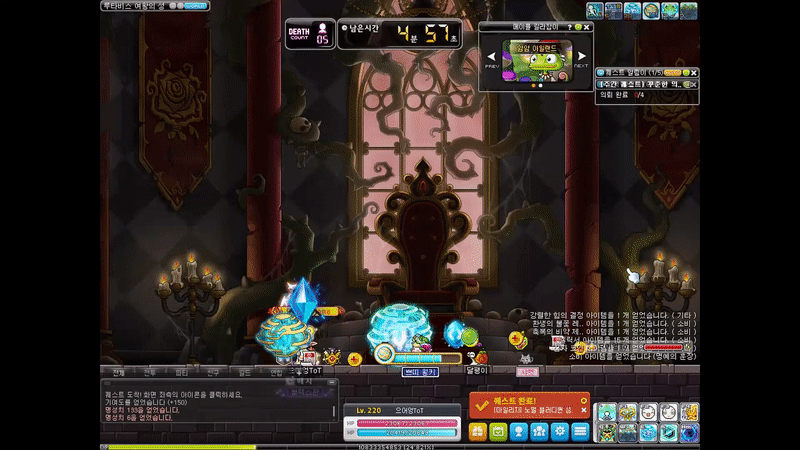This screenshot has width=800, height=450.
Task: Open the community people menu button
Action: coord(539,432)
